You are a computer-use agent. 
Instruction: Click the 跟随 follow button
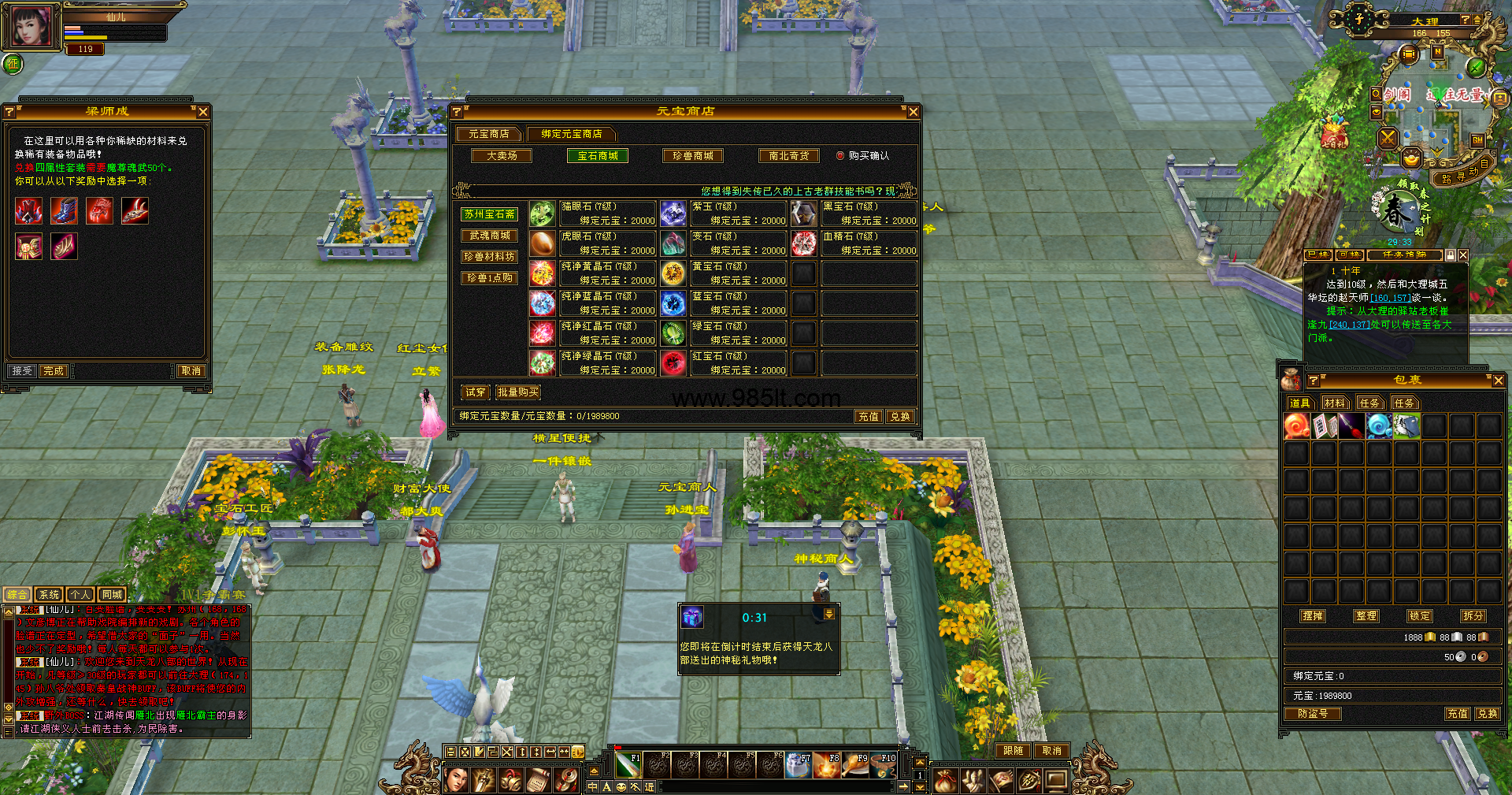click(x=1014, y=751)
